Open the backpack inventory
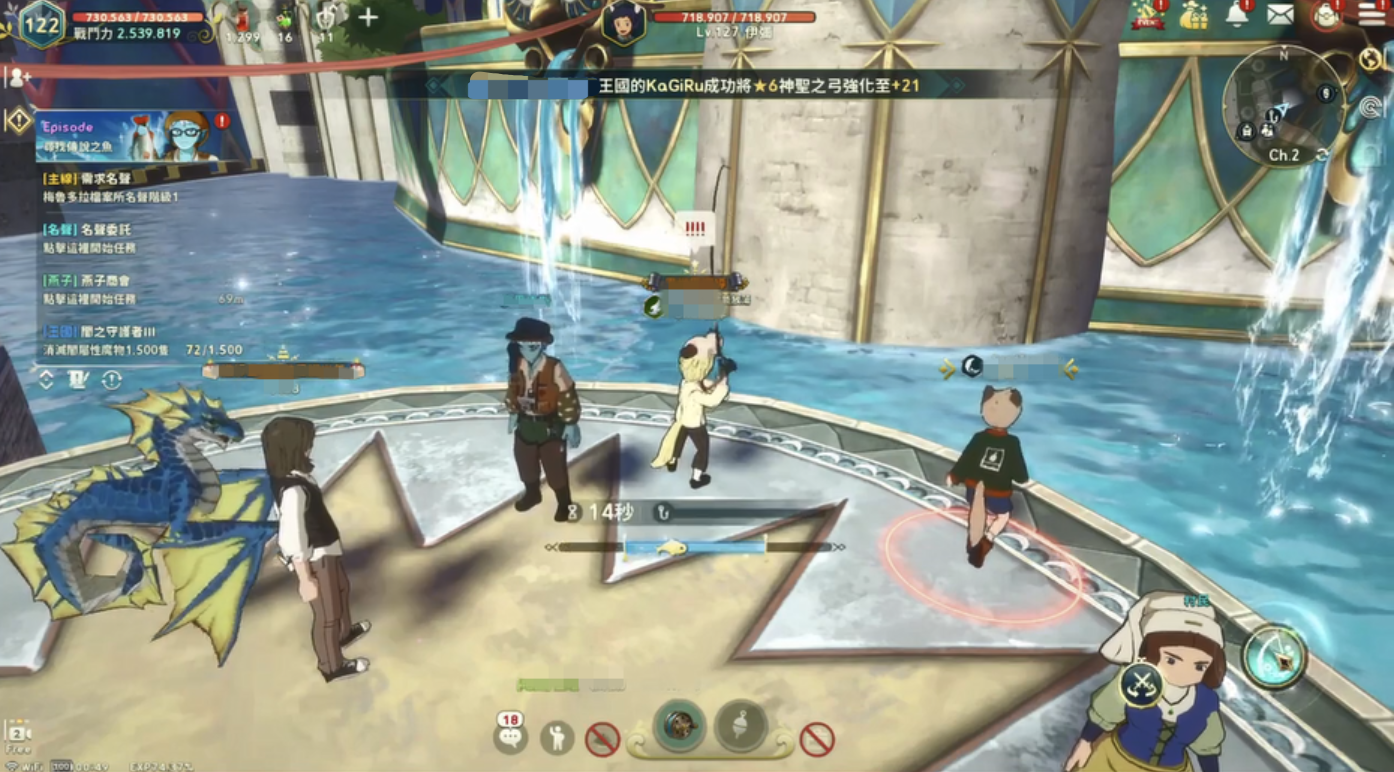Screen dimensions: 1394x772 (x=1327, y=14)
